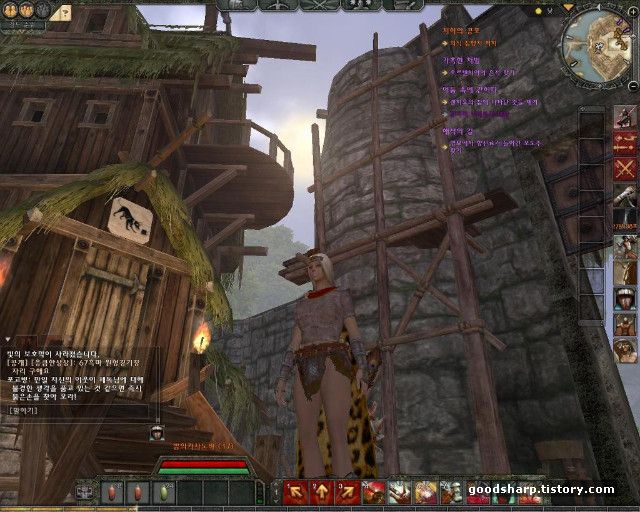Select the first party portrait icon
Screen dimensions: 640x512
tap(10, 10)
